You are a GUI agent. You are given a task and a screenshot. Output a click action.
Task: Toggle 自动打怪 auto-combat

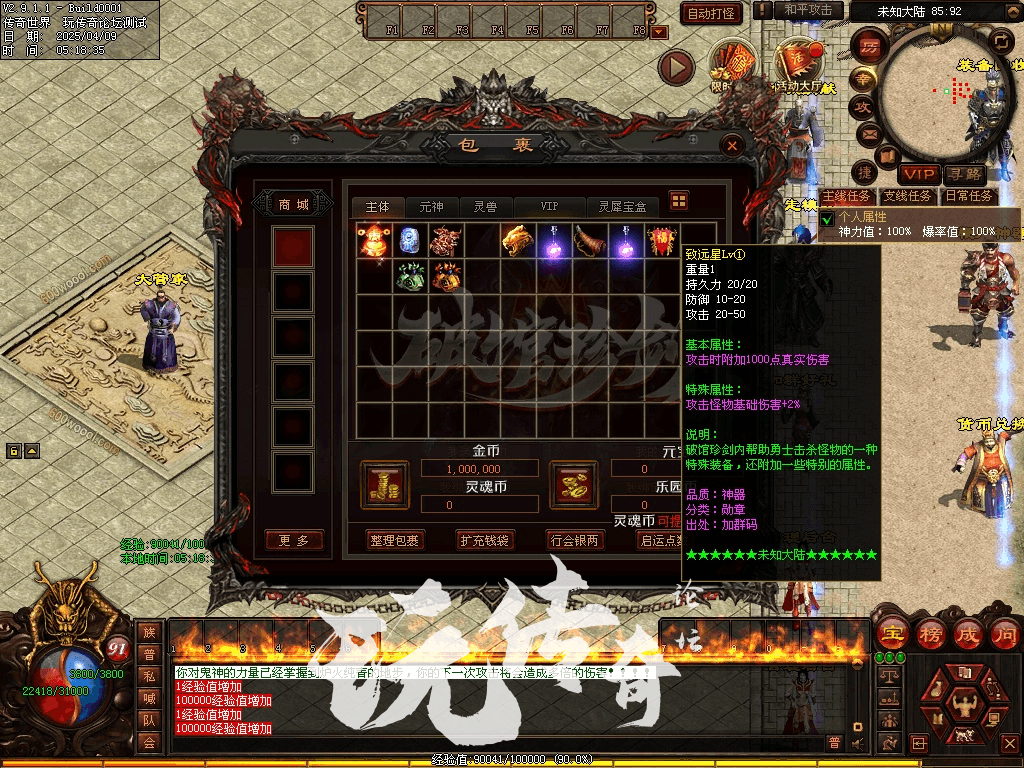coord(711,13)
